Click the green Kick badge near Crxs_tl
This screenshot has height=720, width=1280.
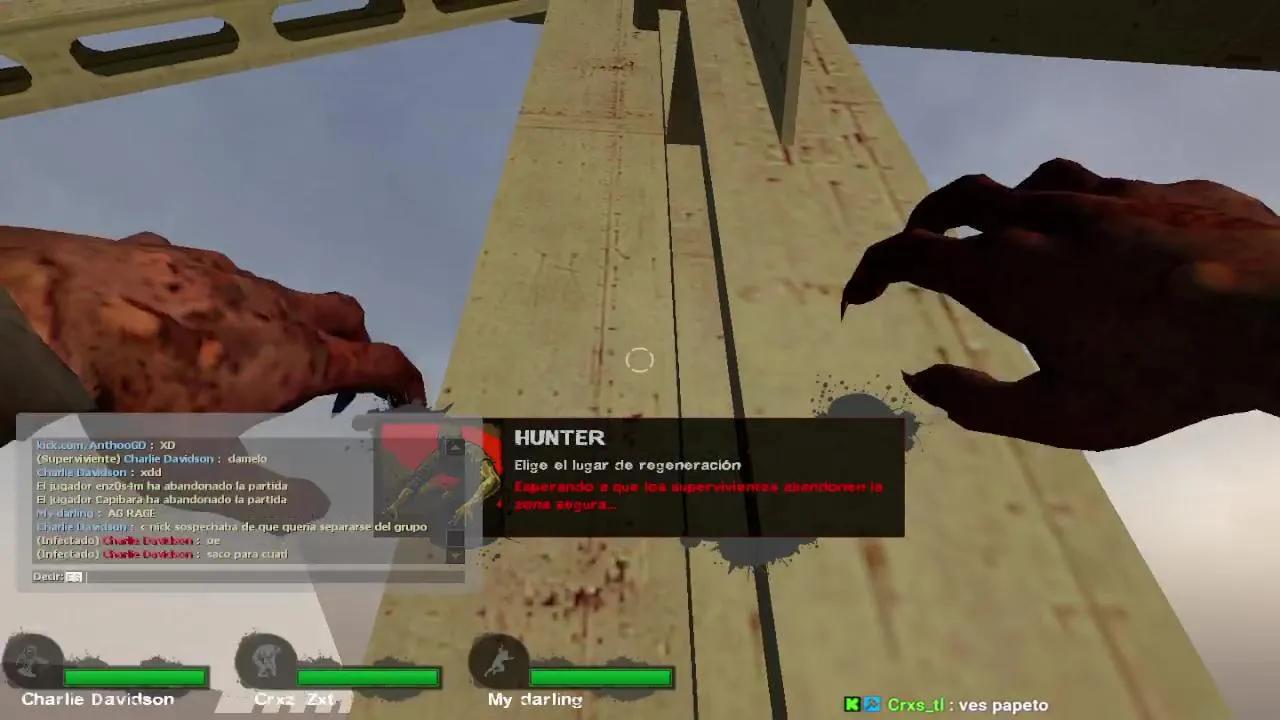(x=851, y=705)
